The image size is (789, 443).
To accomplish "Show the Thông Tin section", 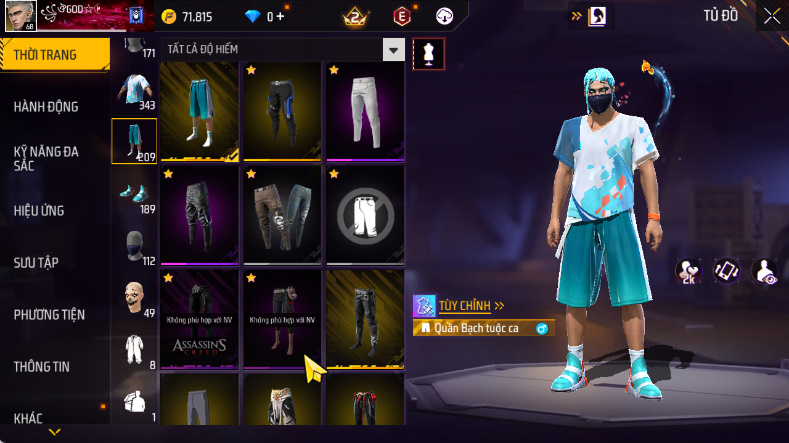I will coord(42,367).
